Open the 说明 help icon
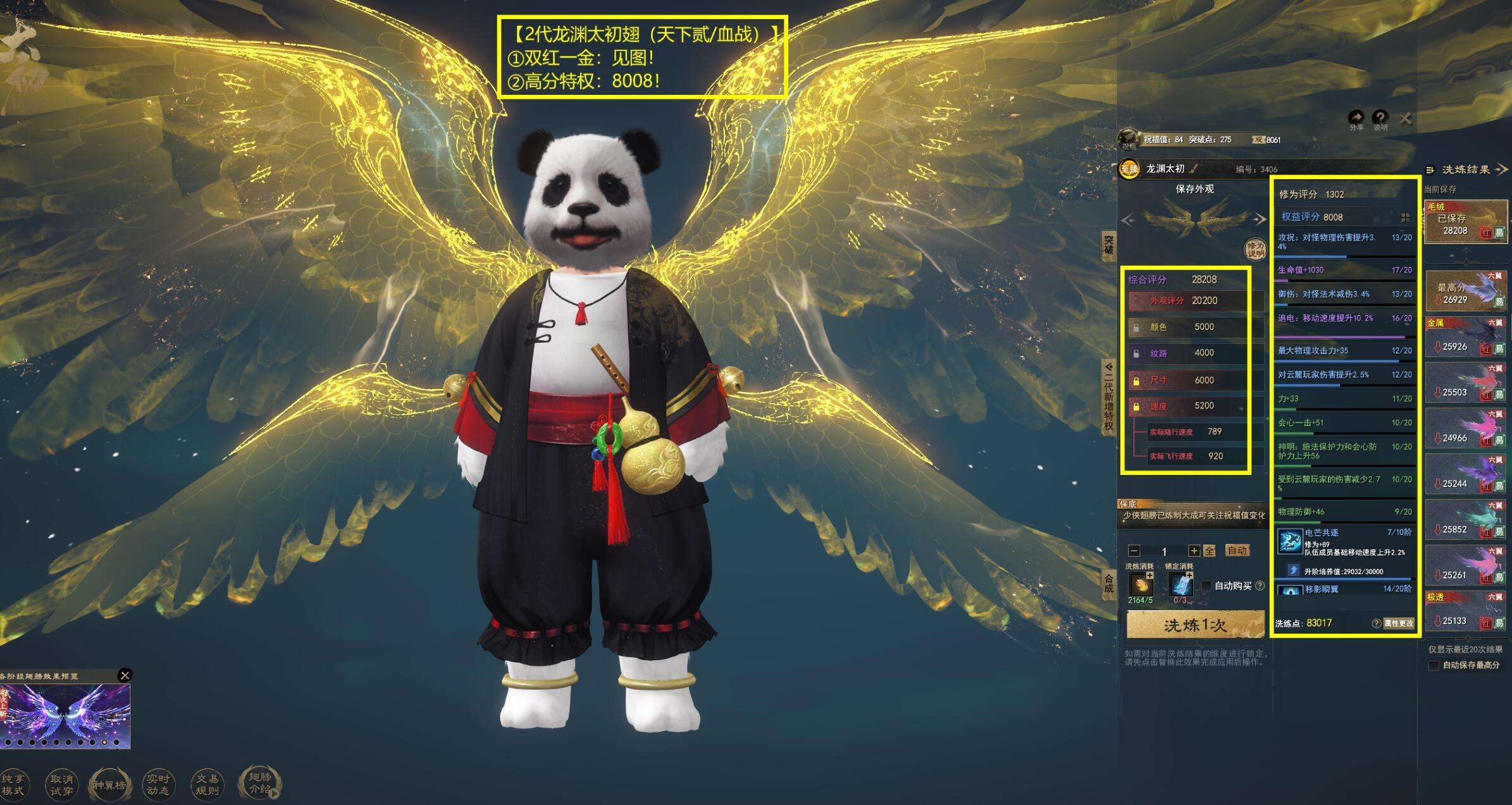The image size is (1512, 805). click(x=1380, y=118)
